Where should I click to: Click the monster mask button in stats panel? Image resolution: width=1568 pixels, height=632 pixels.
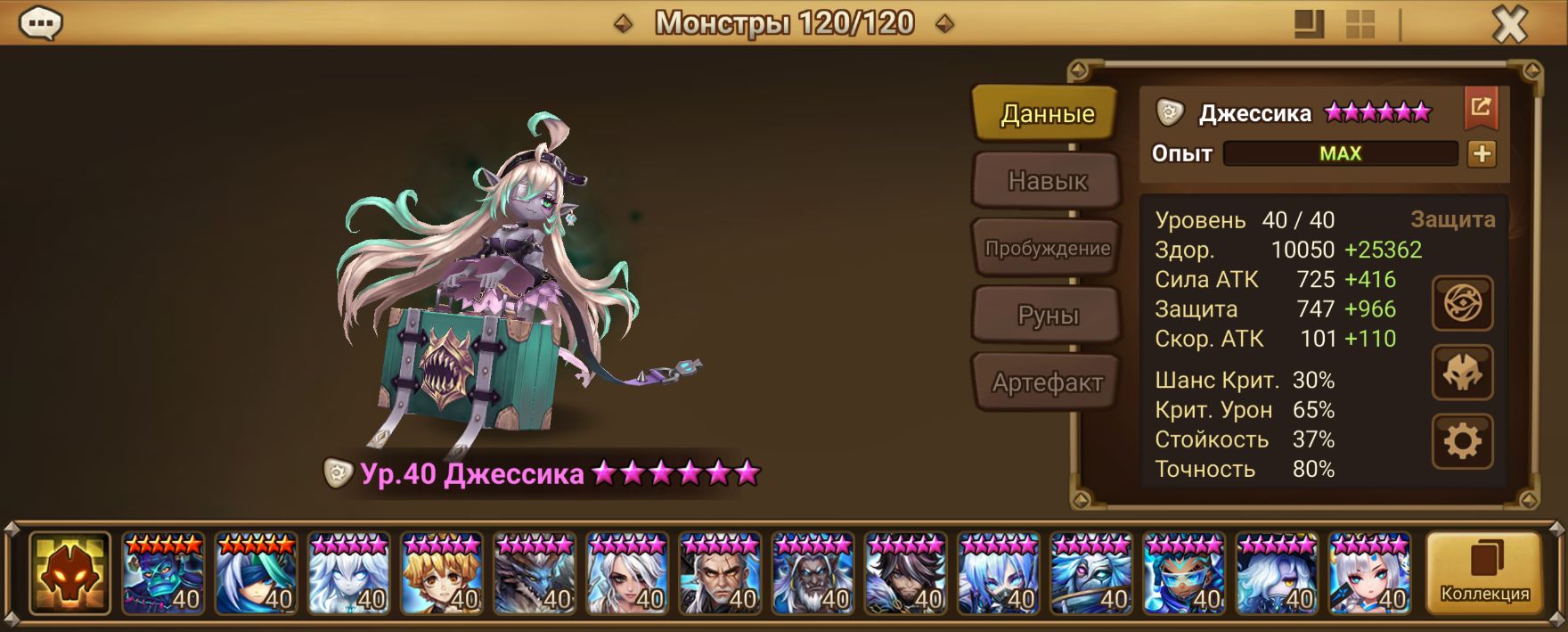1462,373
